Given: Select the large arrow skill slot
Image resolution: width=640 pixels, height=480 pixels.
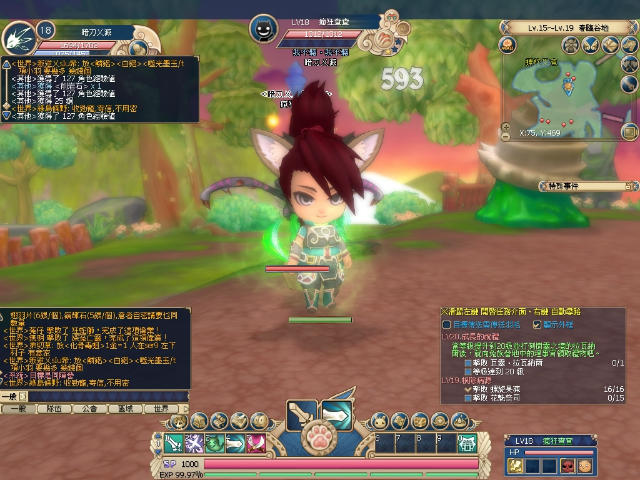Looking at the screenshot, I should point(336,413).
